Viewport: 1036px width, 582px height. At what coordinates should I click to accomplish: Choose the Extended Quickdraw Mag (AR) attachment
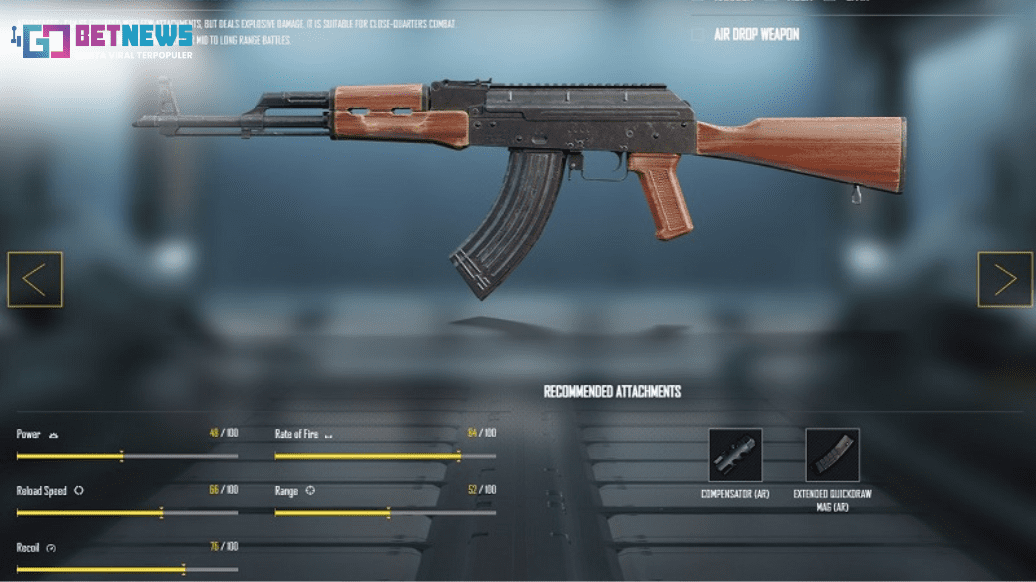(x=832, y=455)
